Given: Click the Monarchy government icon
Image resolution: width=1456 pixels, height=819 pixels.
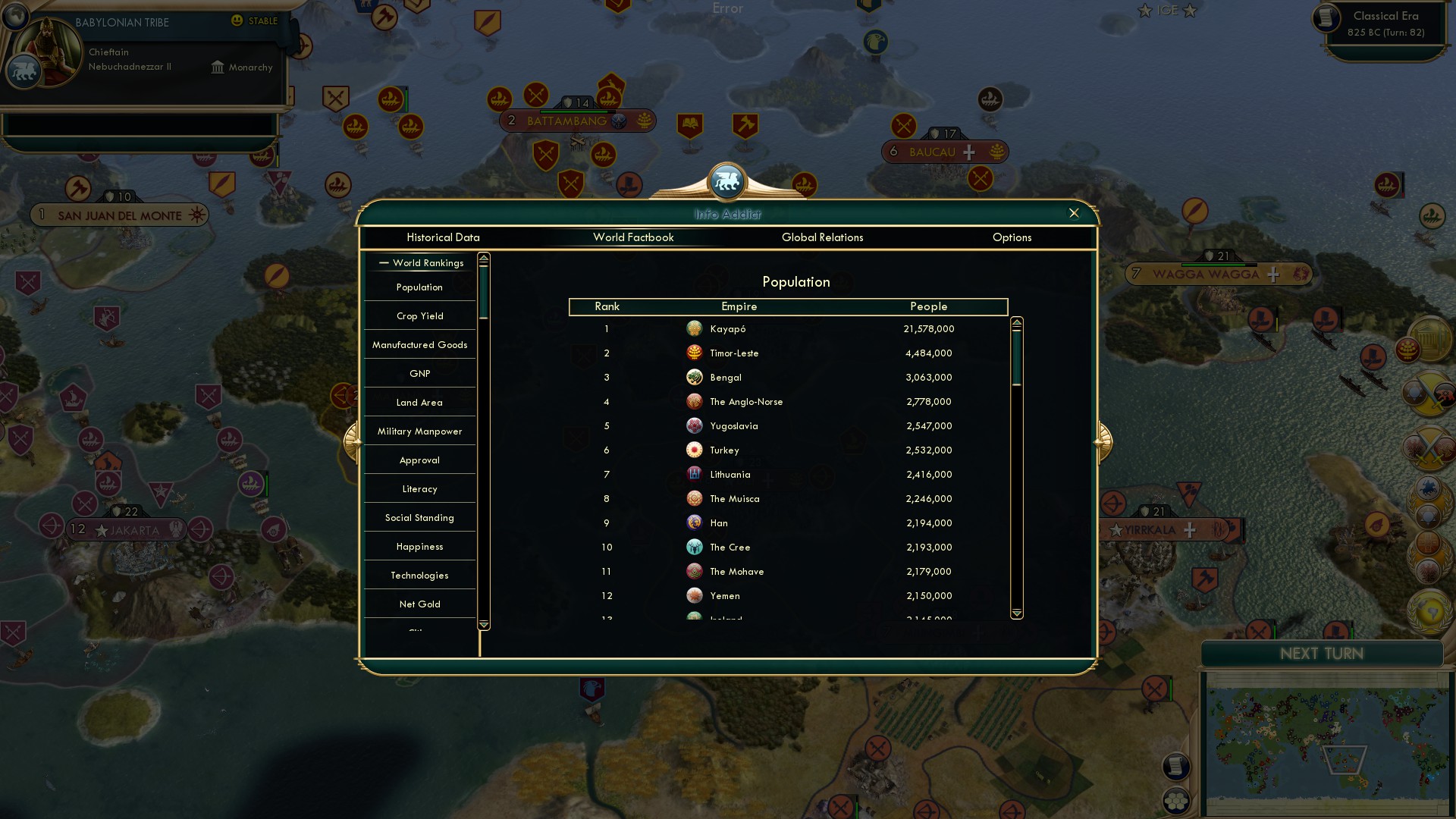Looking at the screenshot, I should [x=217, y=67].
